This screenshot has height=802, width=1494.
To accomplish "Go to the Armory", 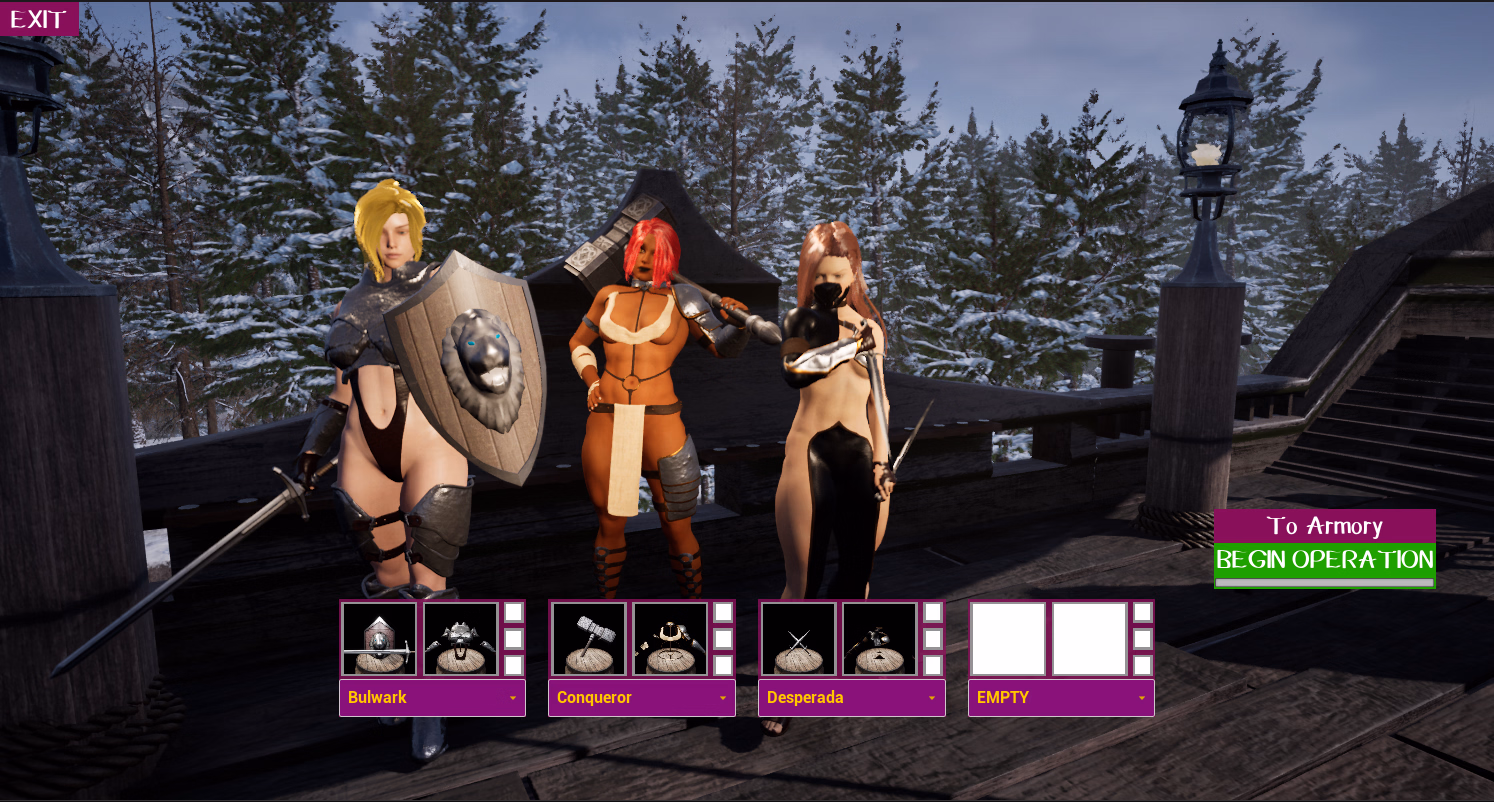I will (1324, 526).
